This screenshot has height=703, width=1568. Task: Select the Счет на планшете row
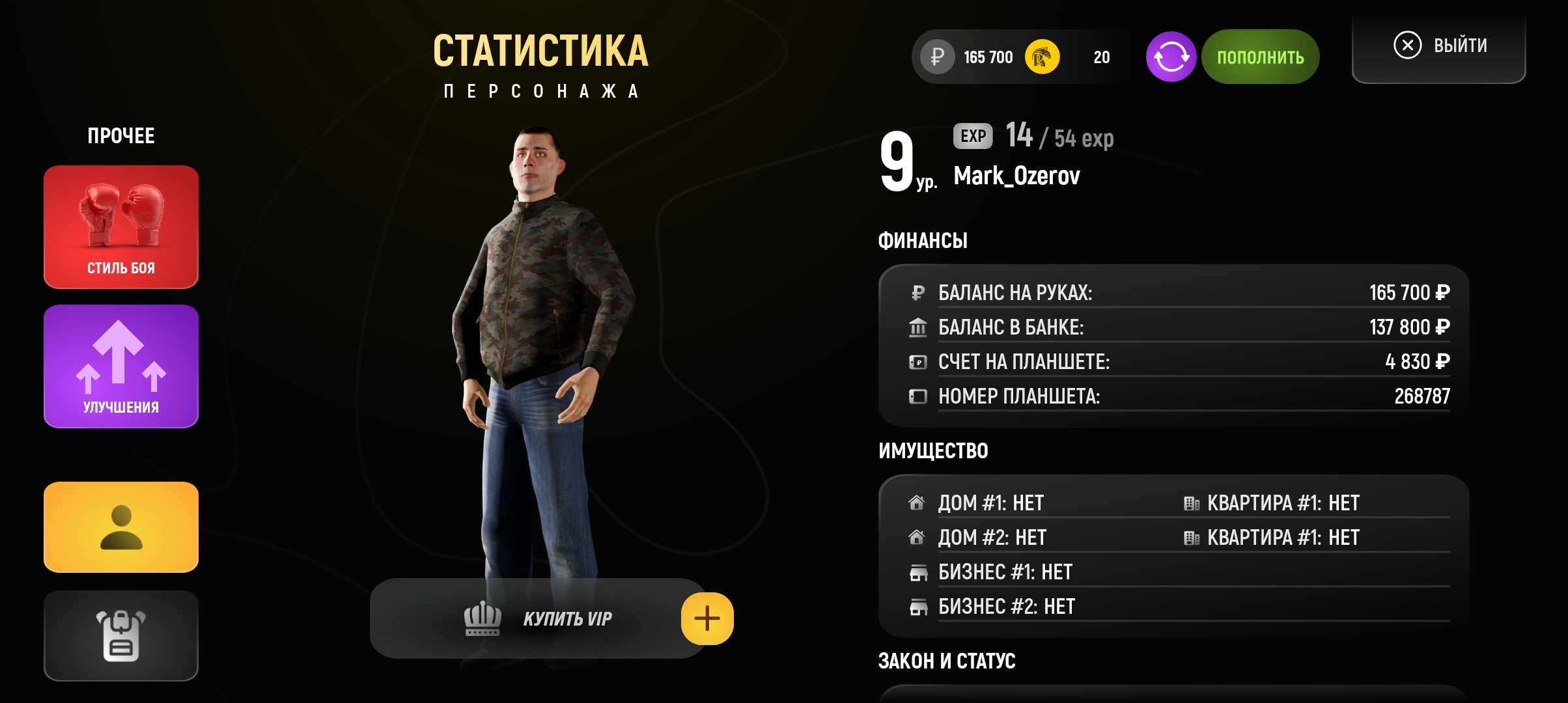pos(1179,361)
